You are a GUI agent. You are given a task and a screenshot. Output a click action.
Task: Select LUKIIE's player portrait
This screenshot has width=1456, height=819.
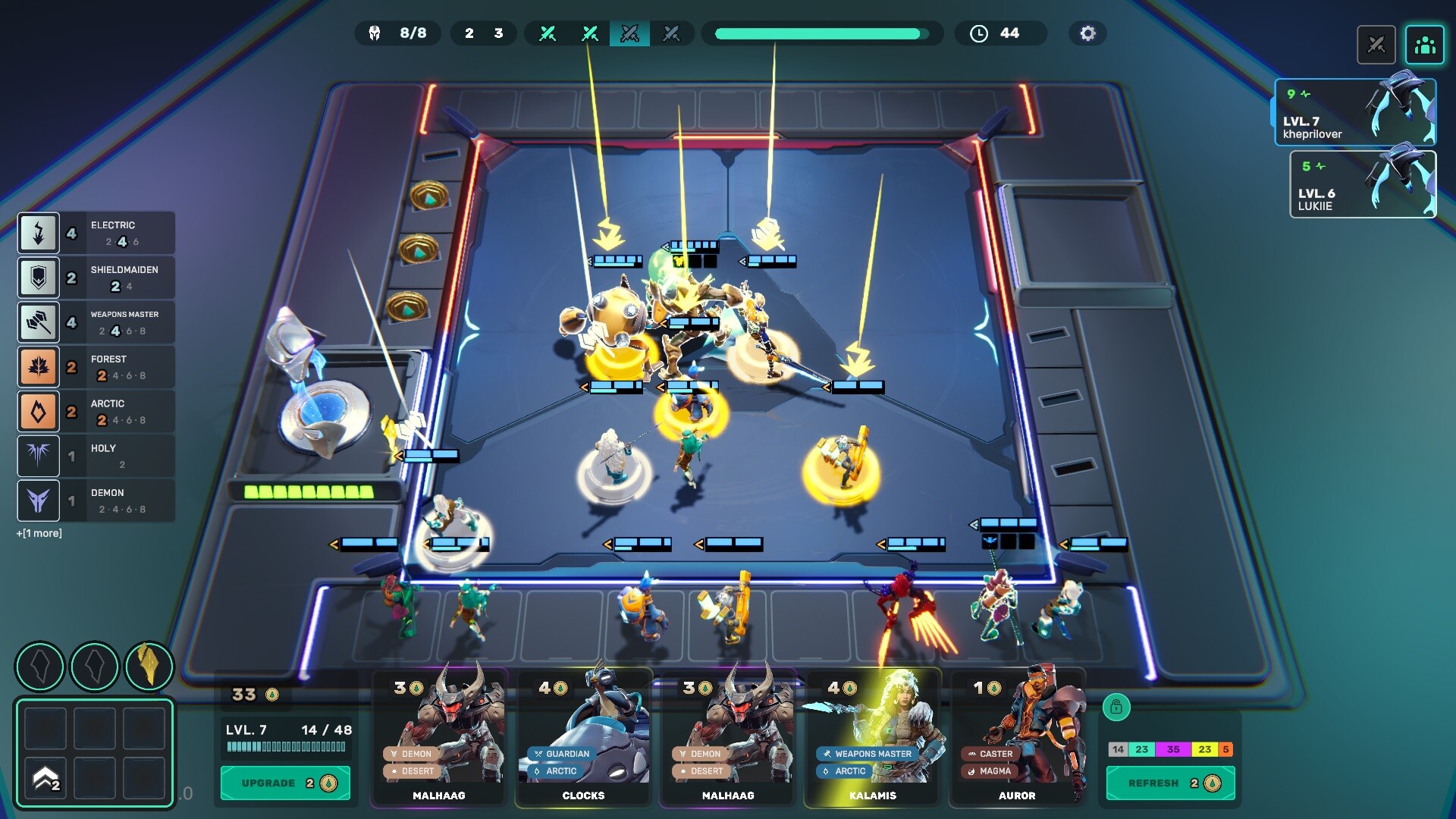pyautogui.click(x=1363, y=184)
